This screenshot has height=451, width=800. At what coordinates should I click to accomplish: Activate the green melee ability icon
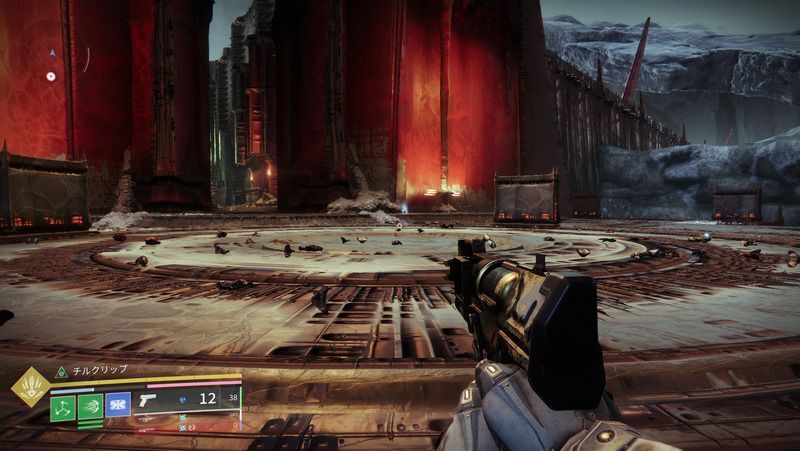89,407
